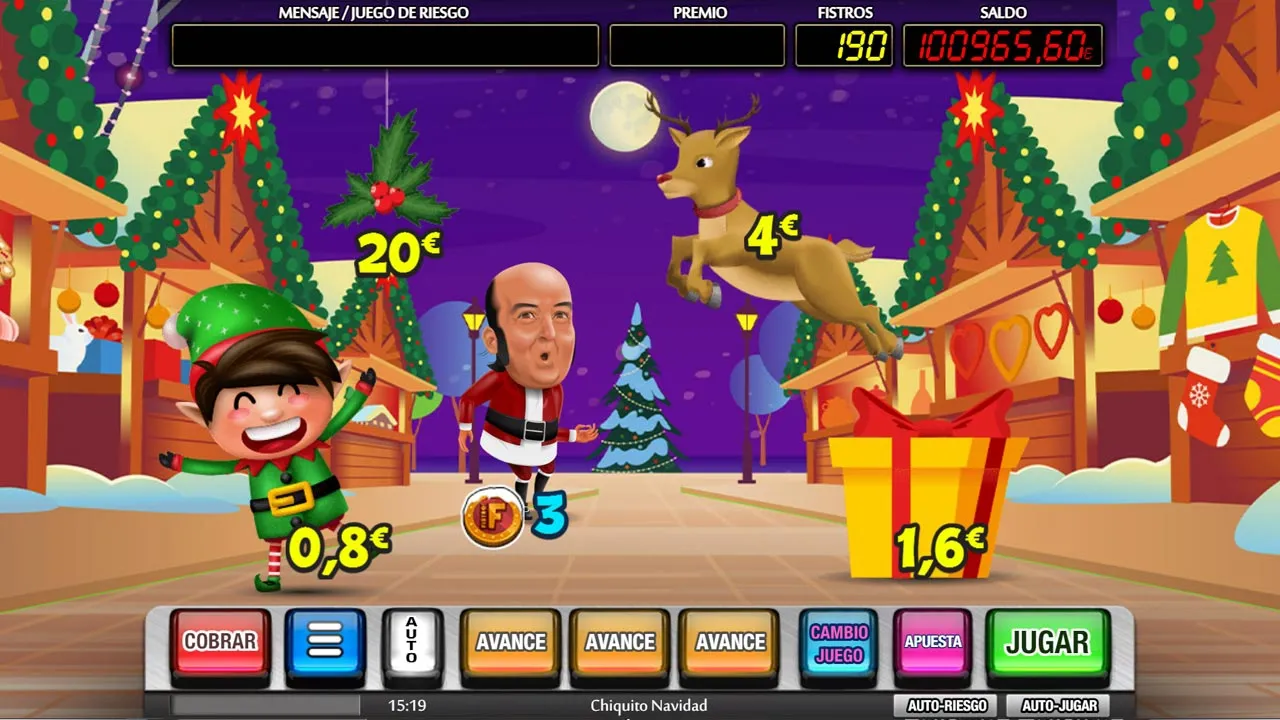Screen dimensions: 1280x720
Task: Click the first AVANCE button
Action: tap(510, 642)
